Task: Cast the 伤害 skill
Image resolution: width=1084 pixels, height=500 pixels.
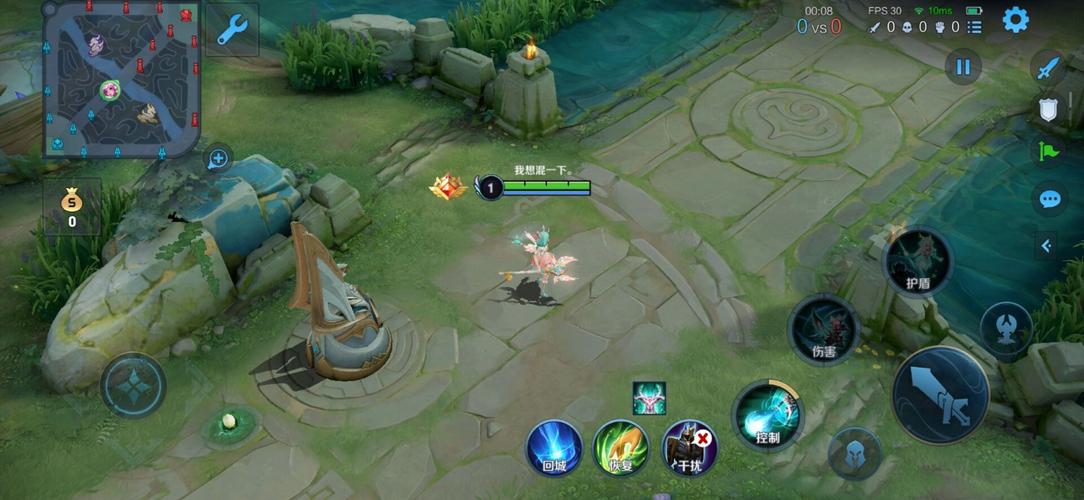Action: (x=823, y=329)
